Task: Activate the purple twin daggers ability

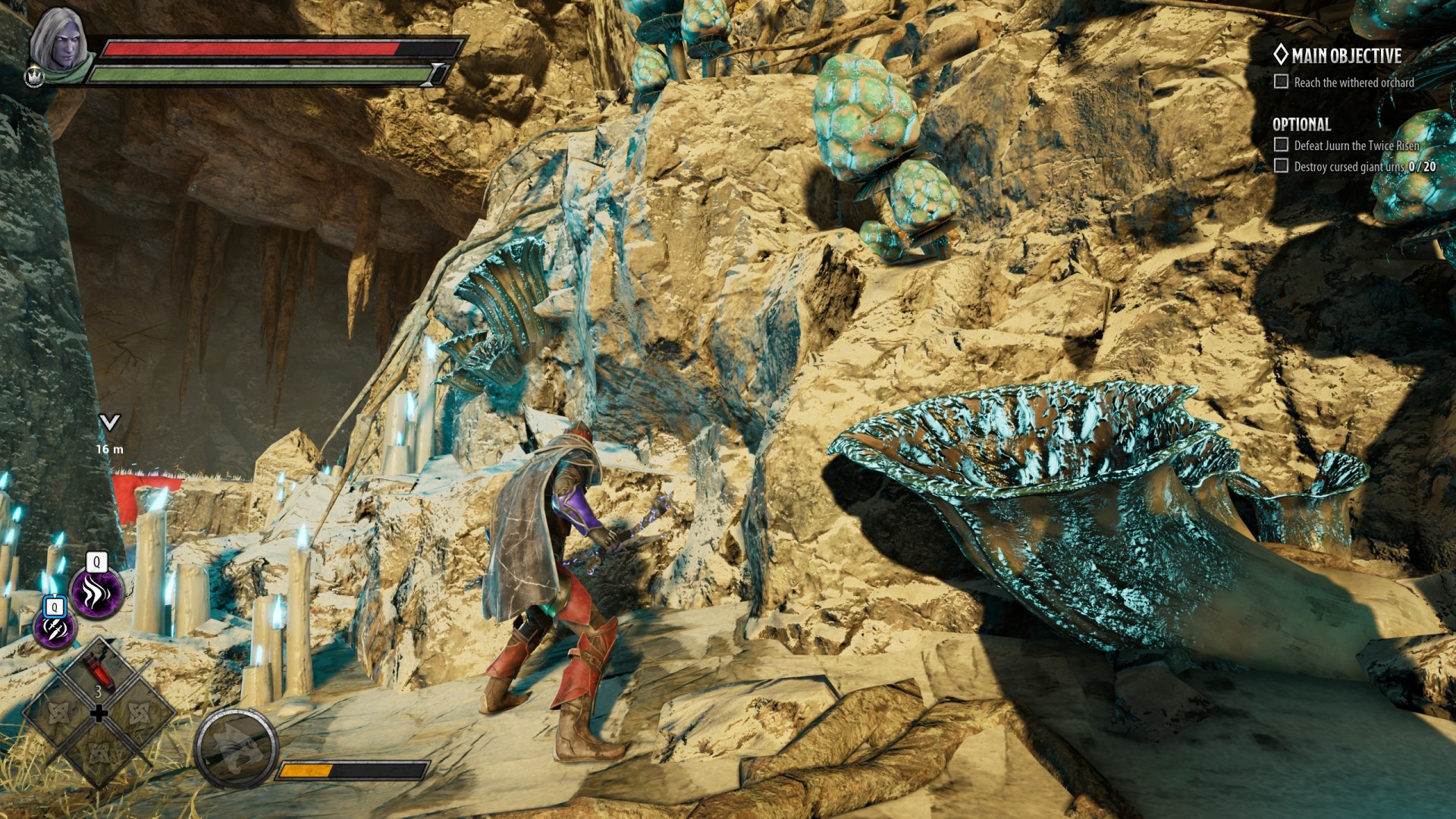Action: (55, 628)
